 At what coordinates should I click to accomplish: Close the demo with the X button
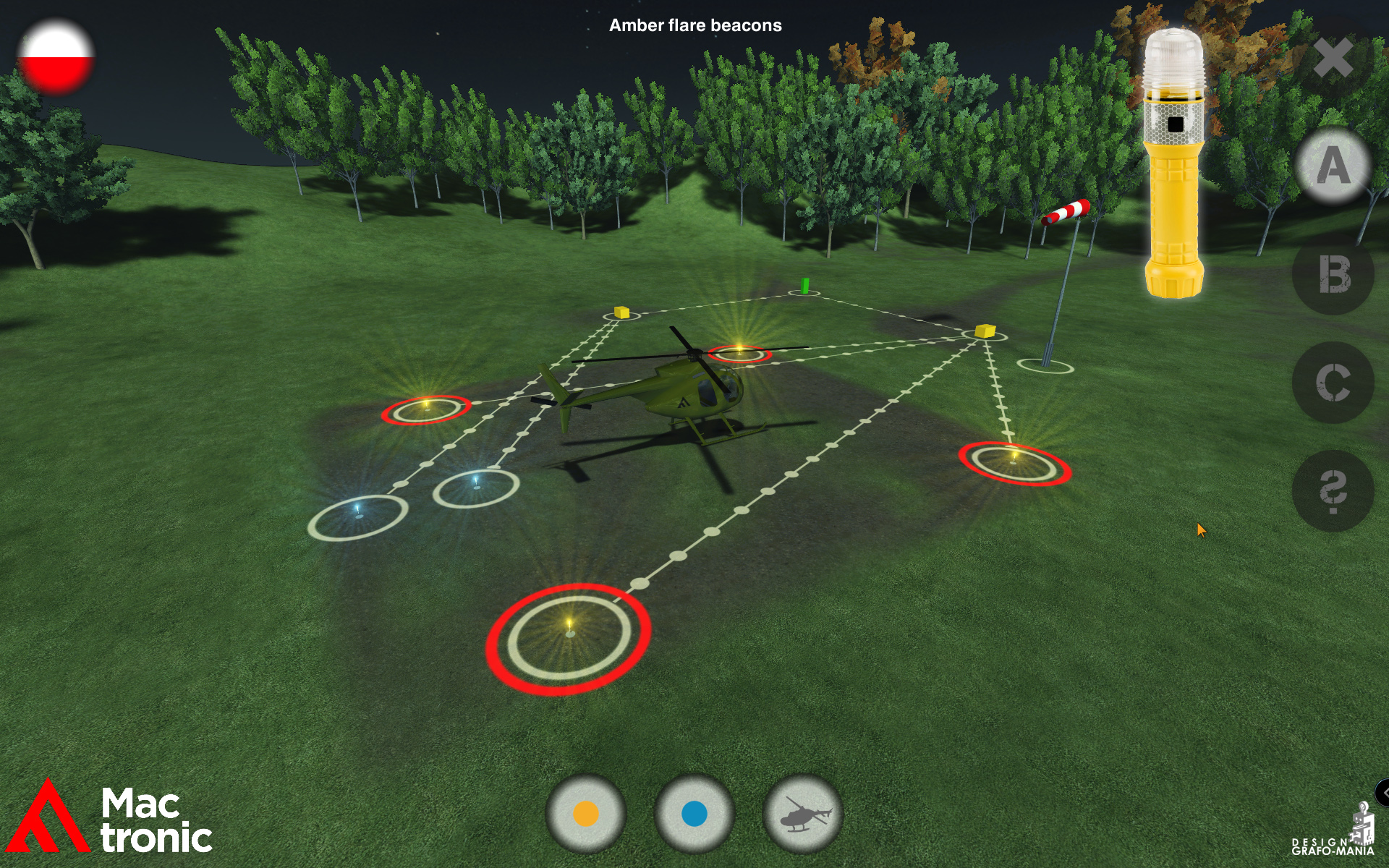1333,61
